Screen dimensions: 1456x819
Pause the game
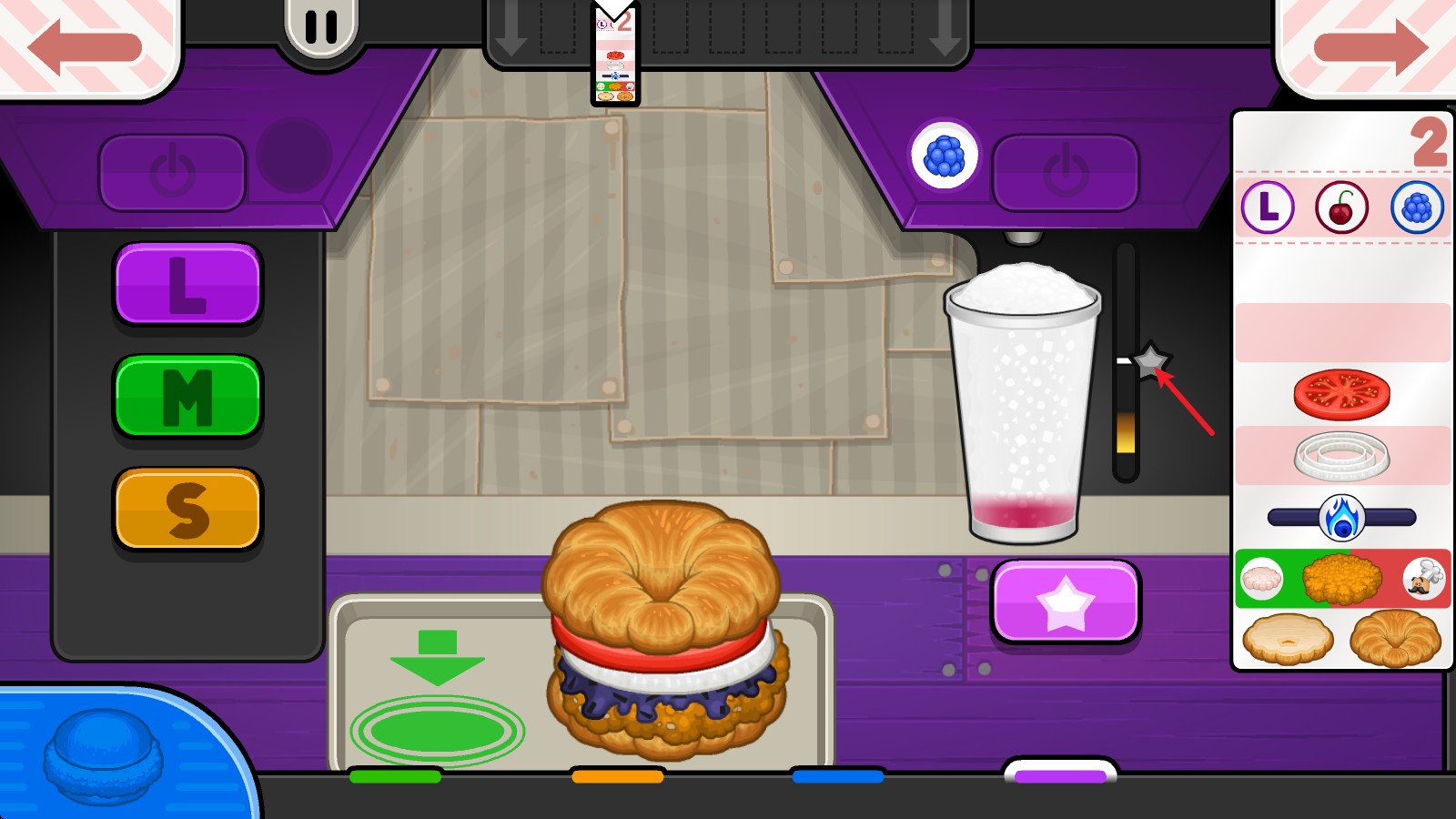[x=320, y=27]
